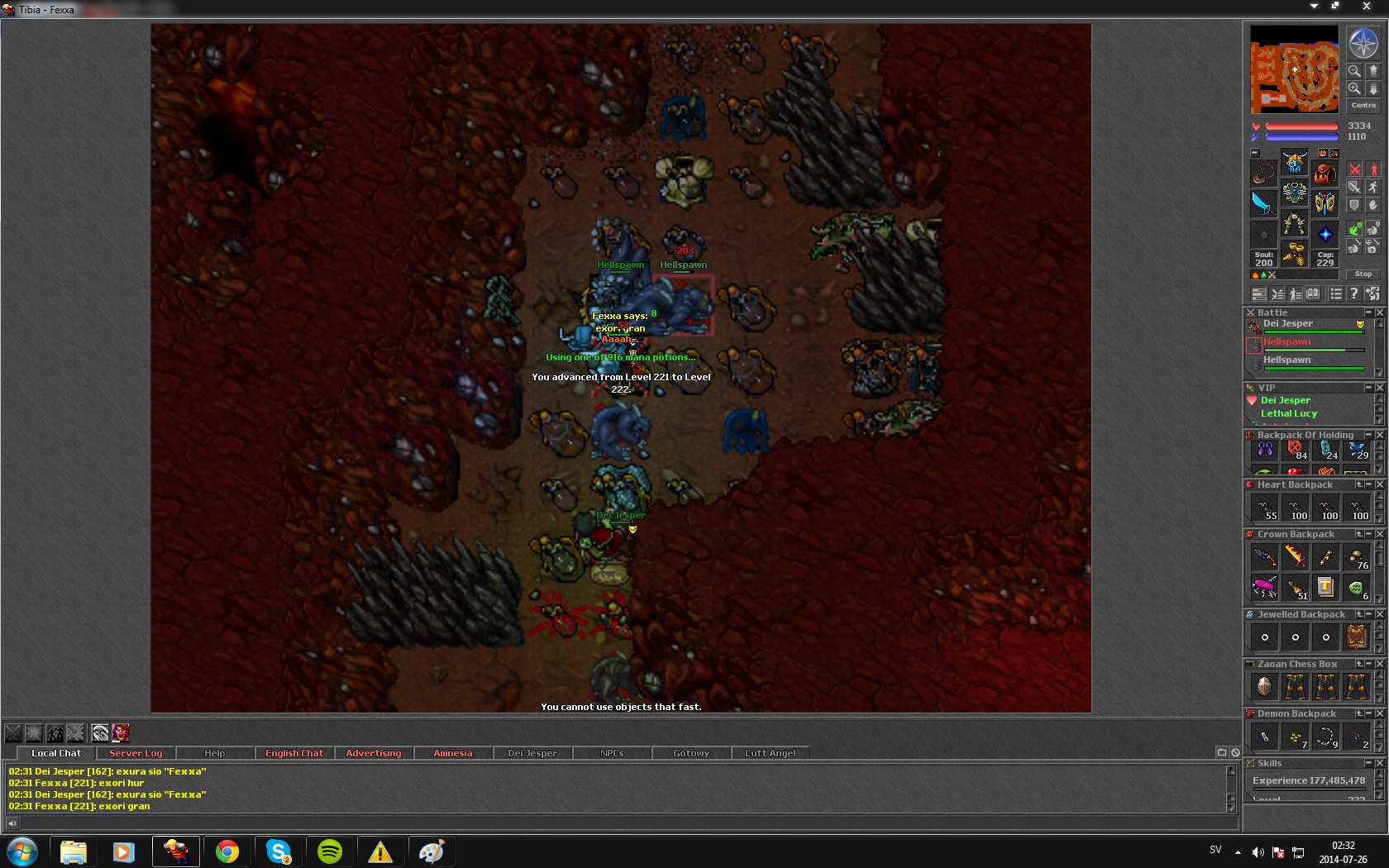Open the backpack equipment slot
Image resolution: width=1389 pixels, height=868 pixels.
click(1325, 174)
